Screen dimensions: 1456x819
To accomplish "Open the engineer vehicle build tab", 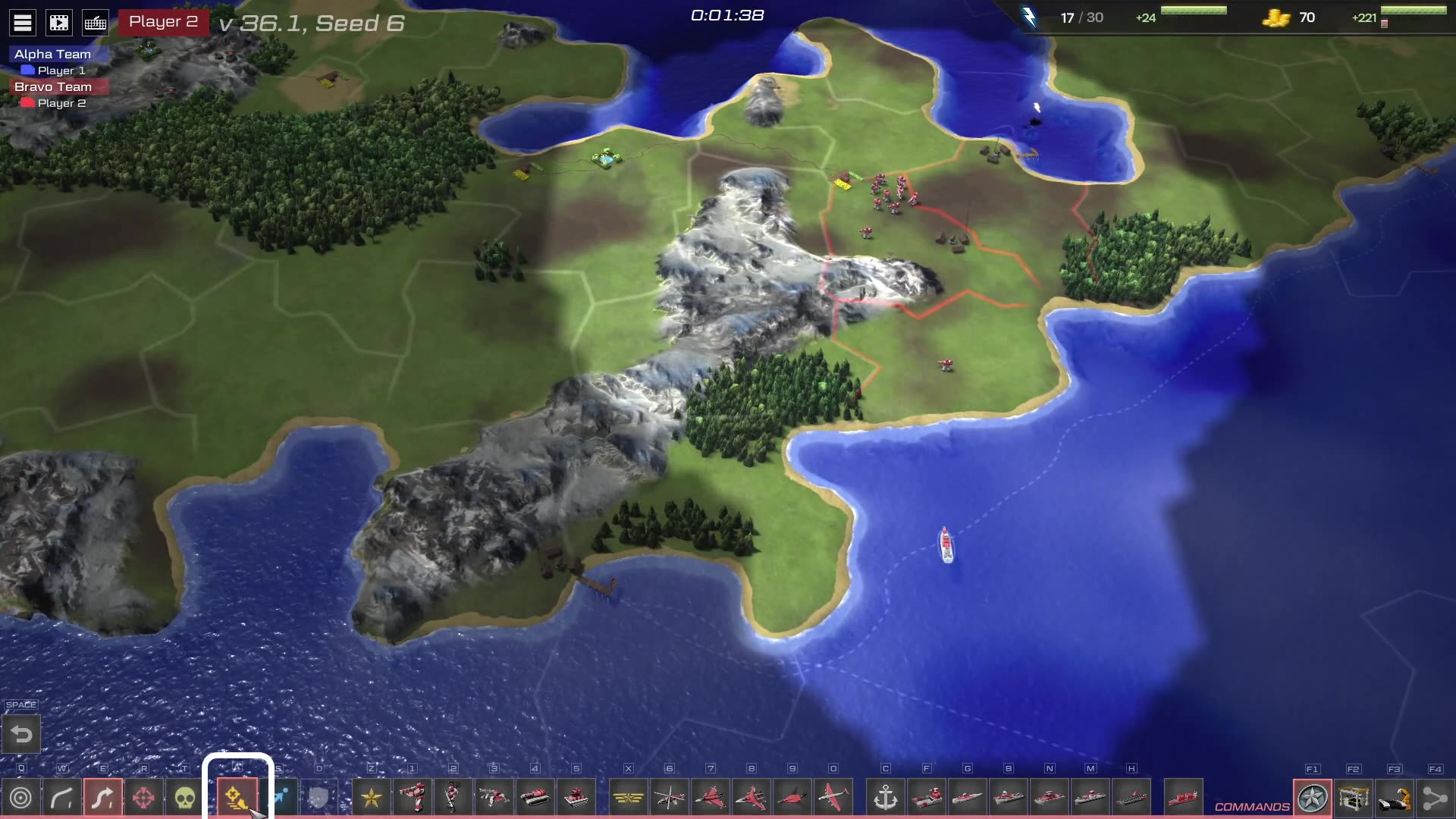I will [1395, 798].
